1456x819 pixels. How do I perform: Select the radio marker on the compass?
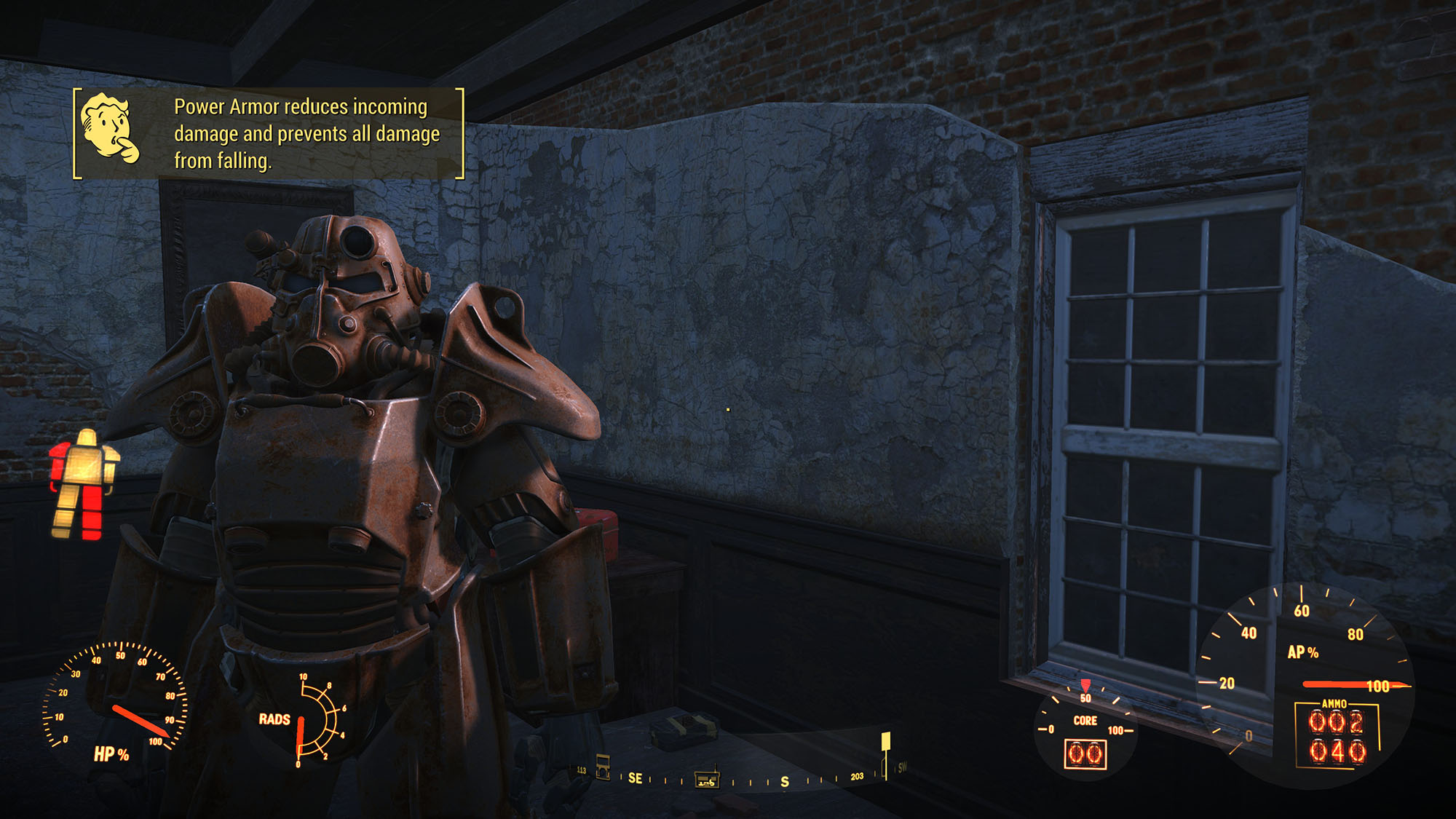click(706, 780)
